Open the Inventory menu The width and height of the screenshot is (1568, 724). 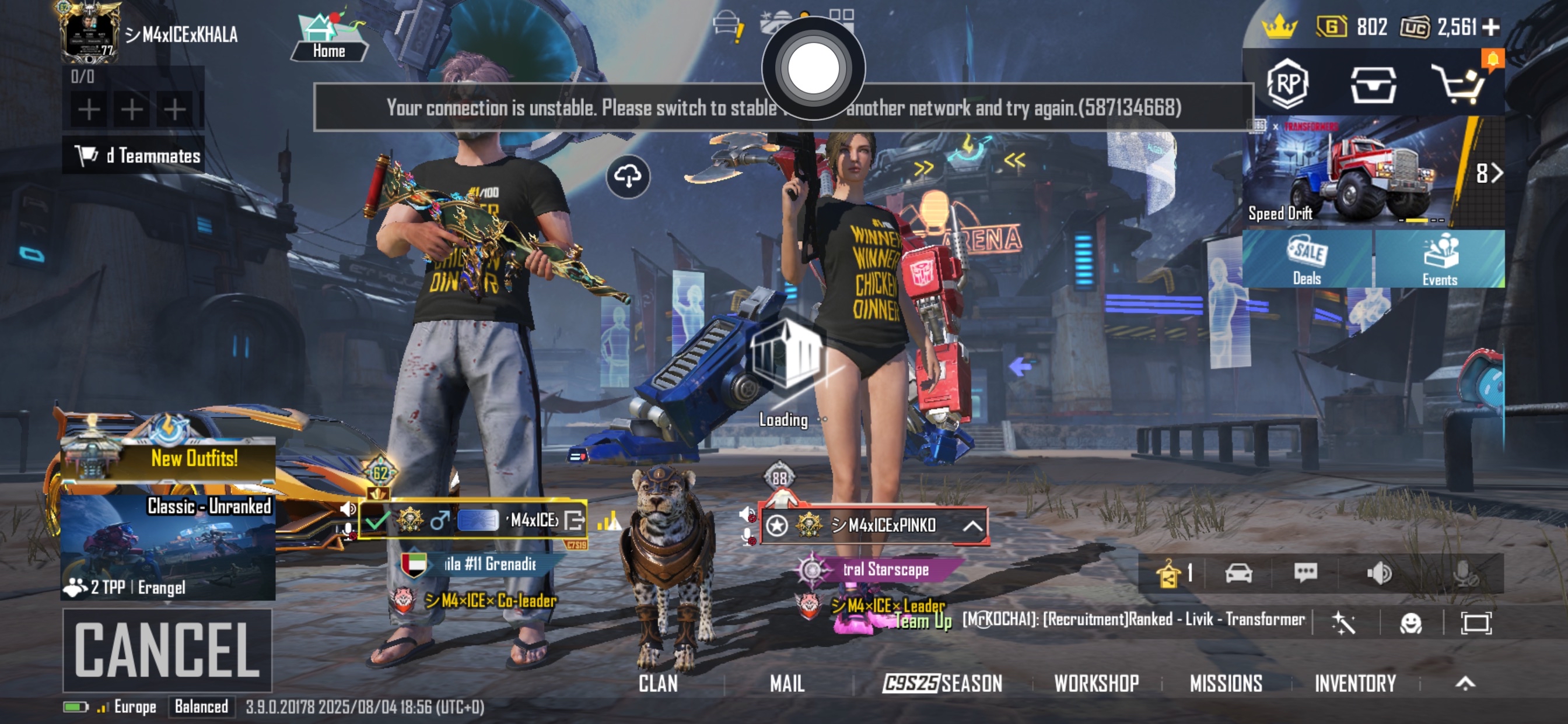coord(1355,684)
